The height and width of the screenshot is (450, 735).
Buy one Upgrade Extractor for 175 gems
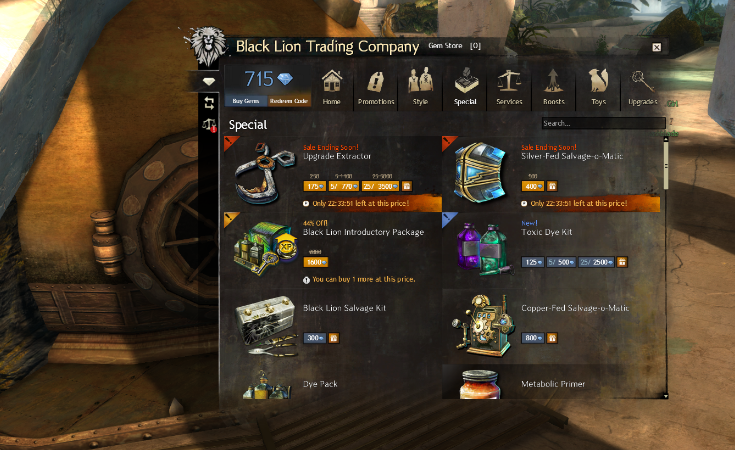pyautogui.click(x=315, y=185)
